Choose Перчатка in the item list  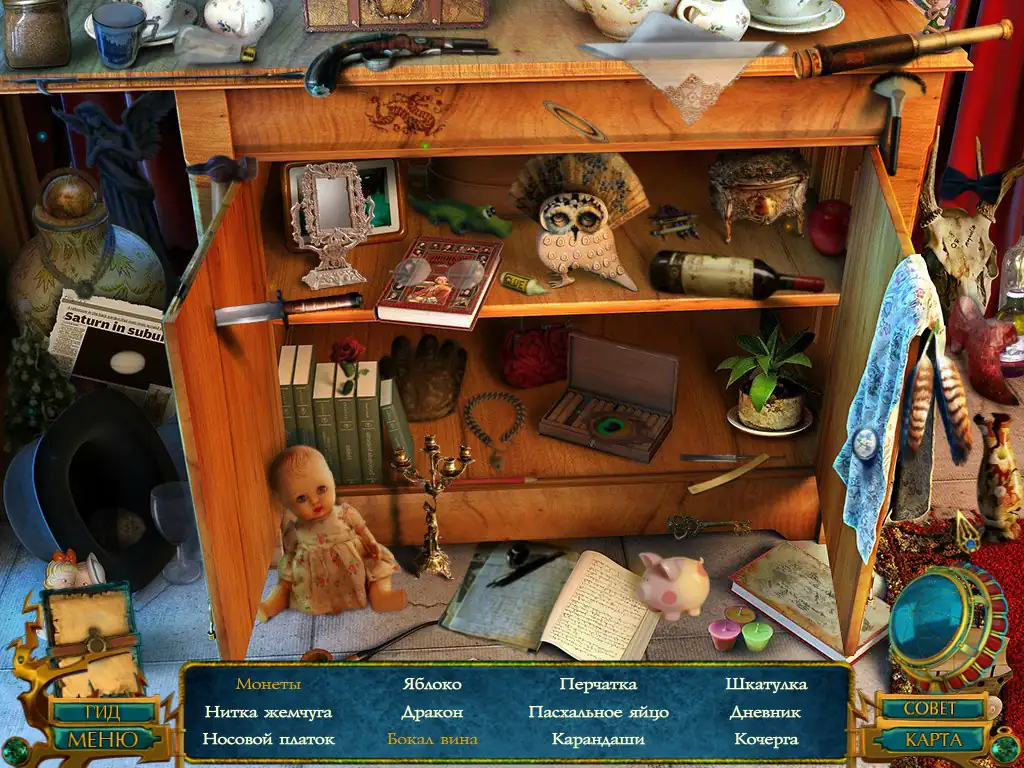(x=598, y=685)
